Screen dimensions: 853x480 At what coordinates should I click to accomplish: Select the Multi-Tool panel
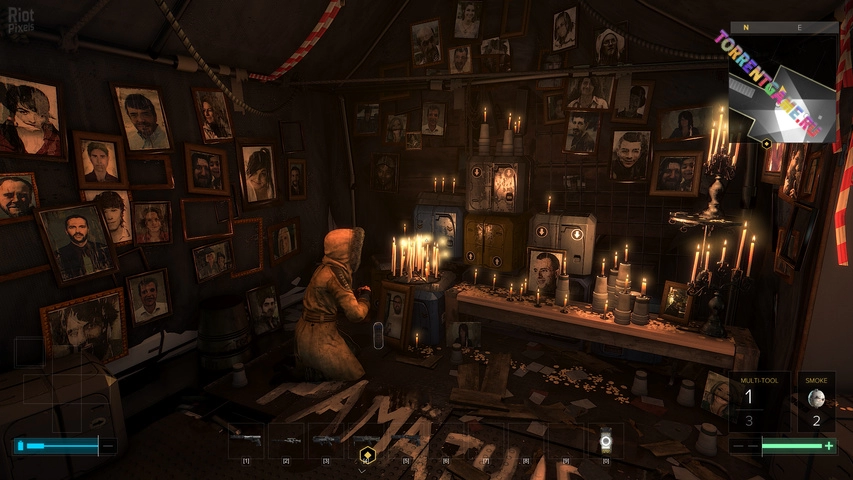[759, 401]
